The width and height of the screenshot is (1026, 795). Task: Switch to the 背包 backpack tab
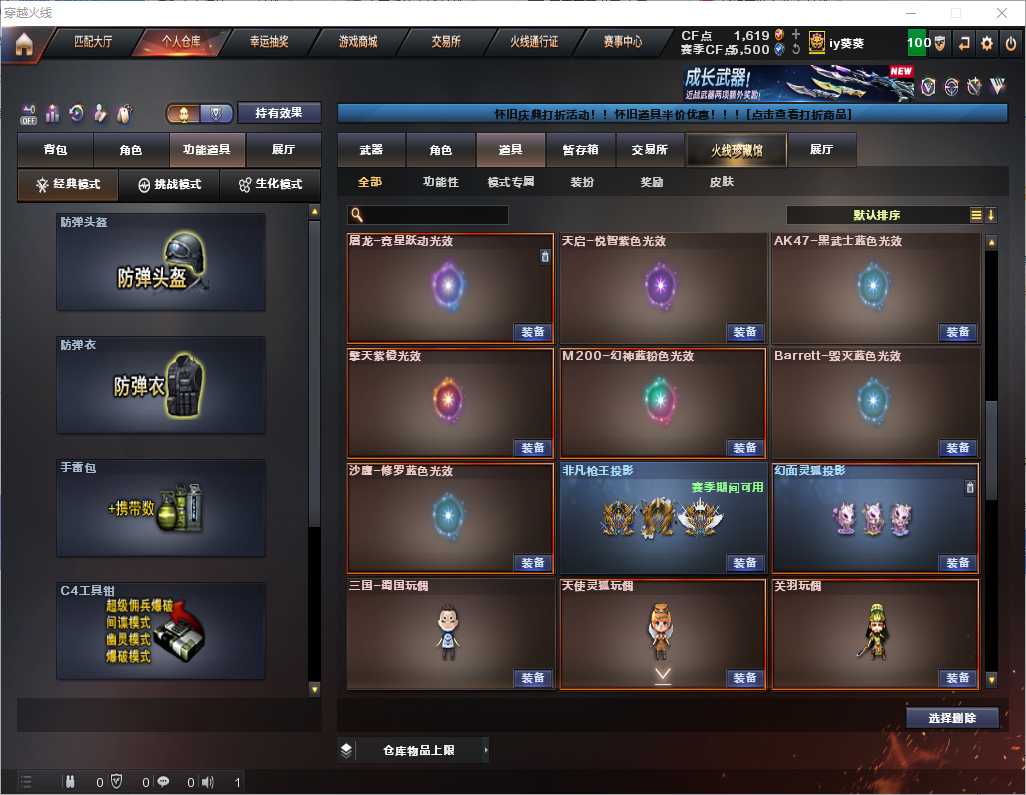point(55,150)
